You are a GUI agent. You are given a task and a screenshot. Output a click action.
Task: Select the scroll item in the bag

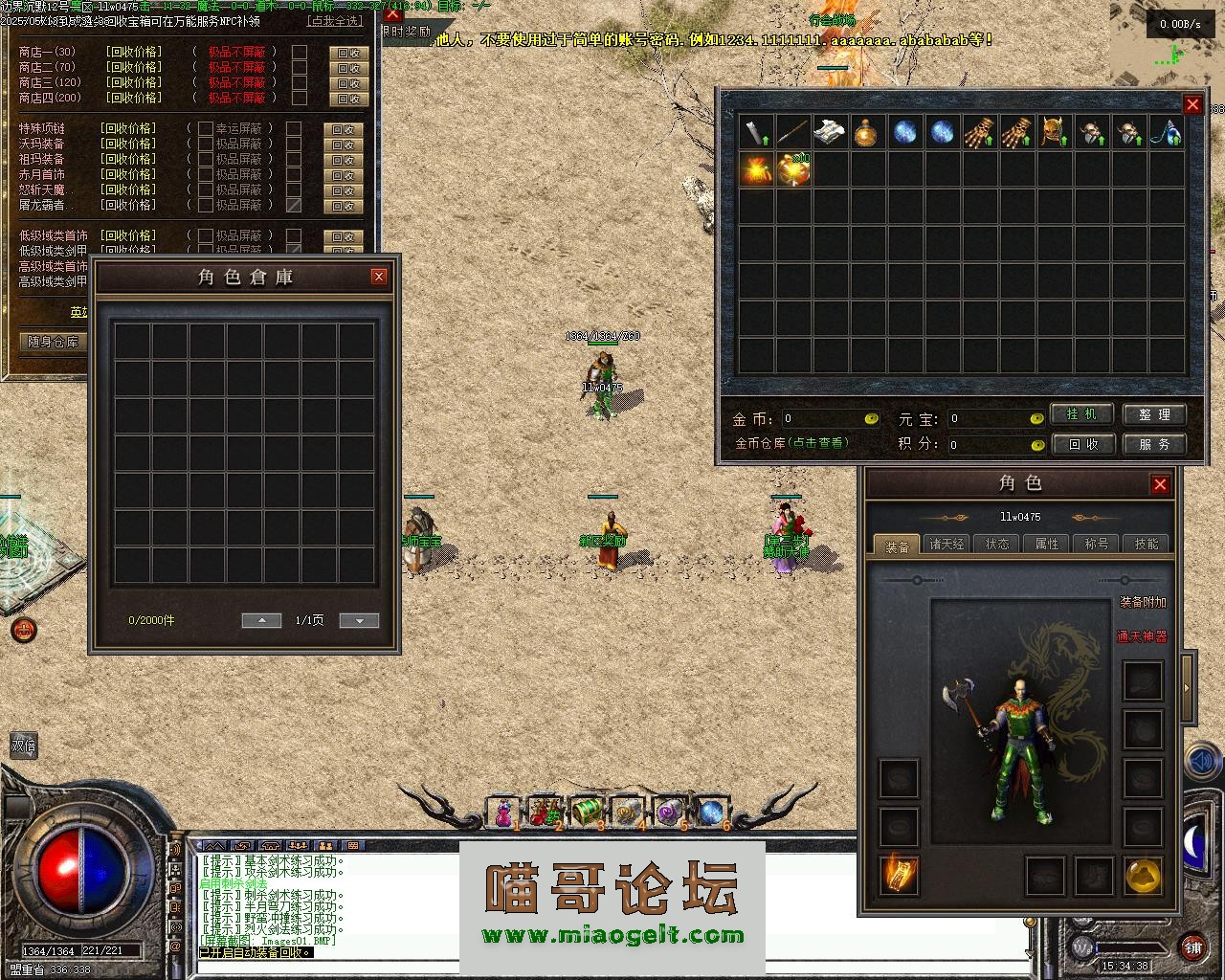830,132
